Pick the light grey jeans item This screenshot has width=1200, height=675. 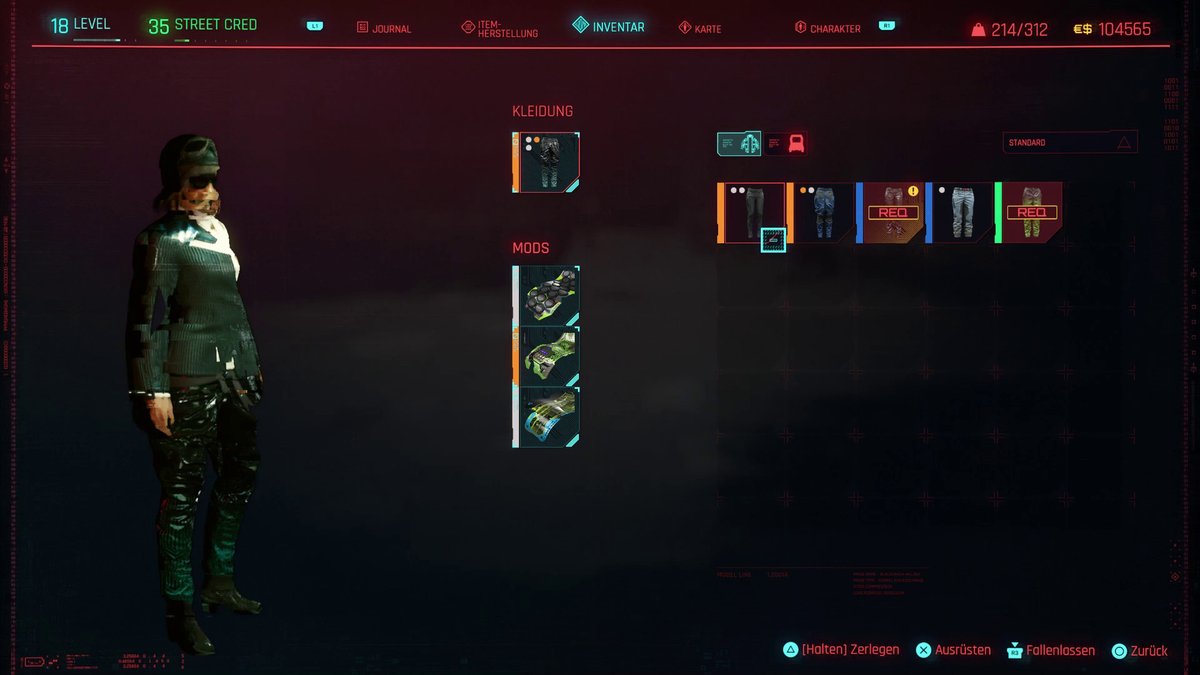pyautogui.click(x=960, y=212)
